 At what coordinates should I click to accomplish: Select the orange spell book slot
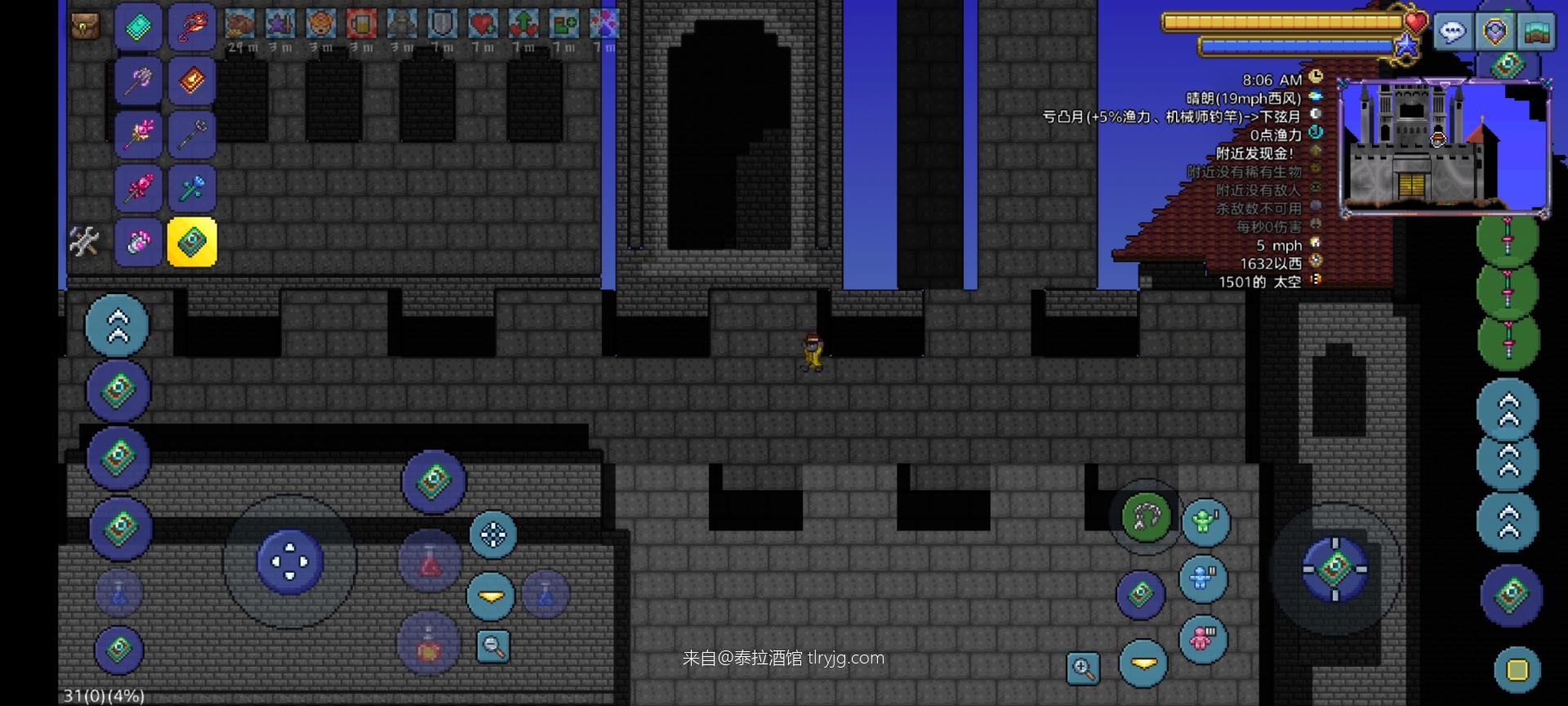coord(192,80)
